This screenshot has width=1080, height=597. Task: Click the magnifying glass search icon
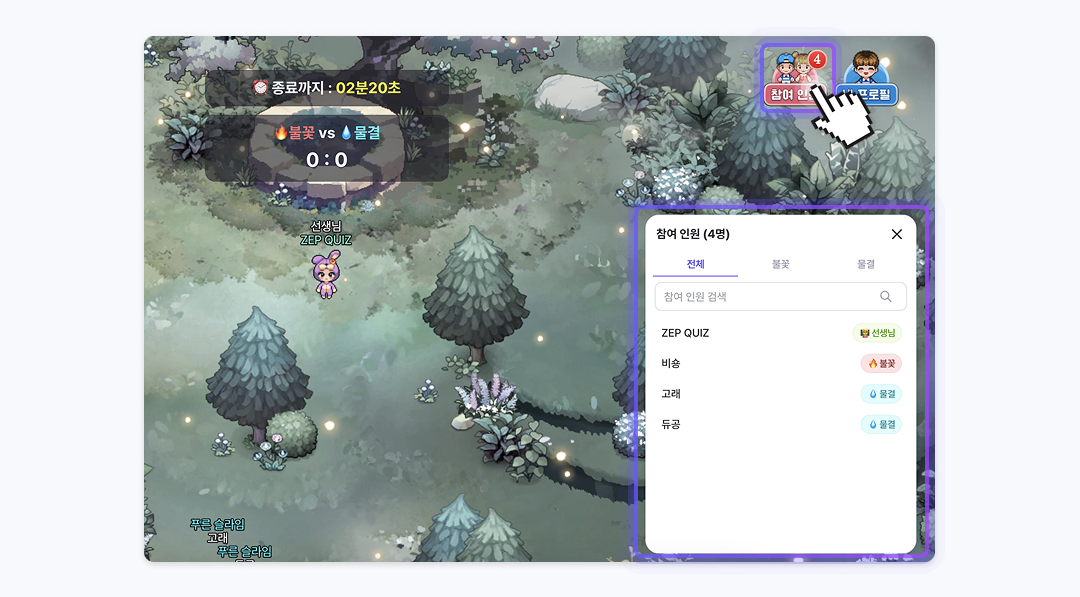886,297
